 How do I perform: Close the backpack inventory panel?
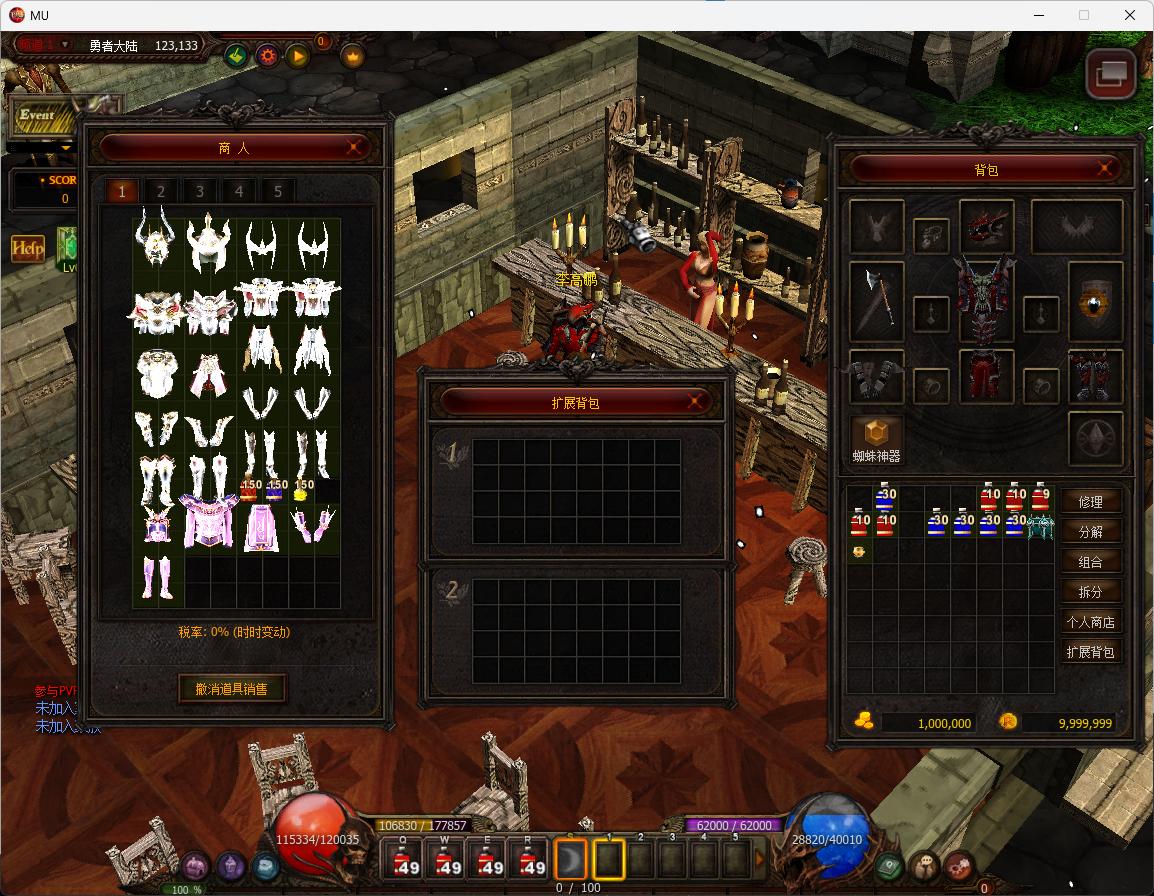[x=1107, y=169]
